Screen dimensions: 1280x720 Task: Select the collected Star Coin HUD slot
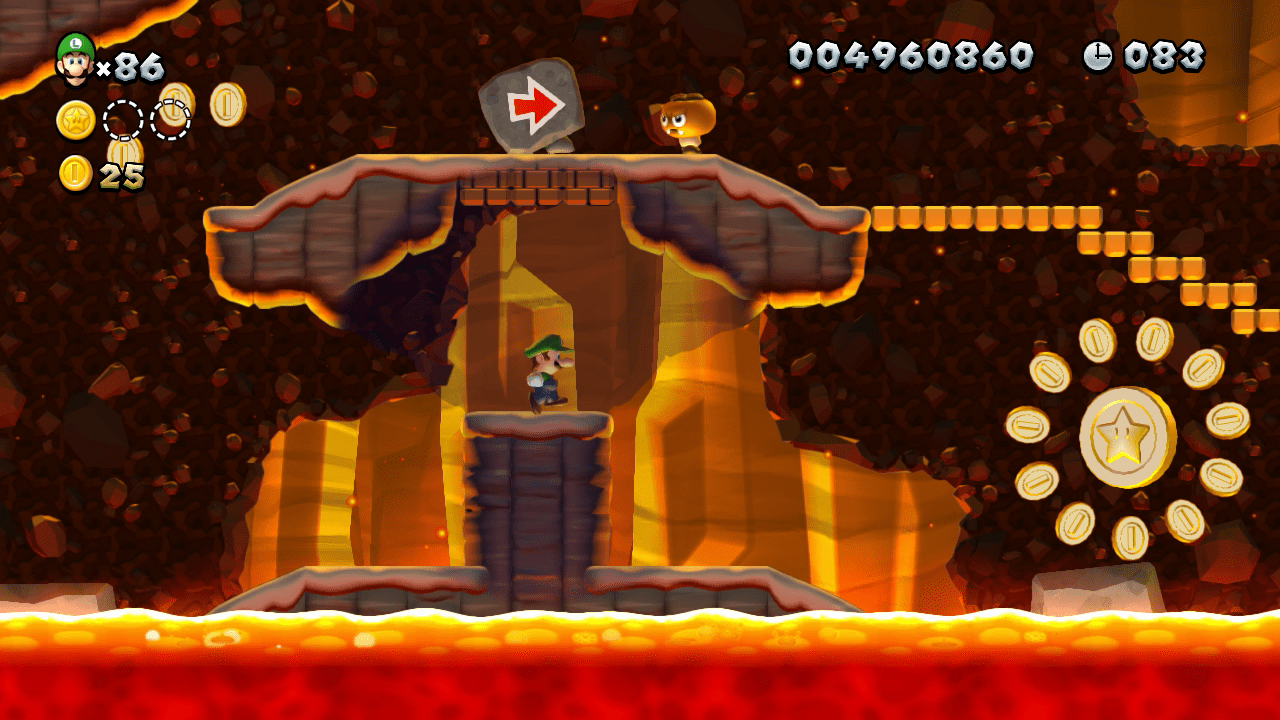click(x=76, y=120)
